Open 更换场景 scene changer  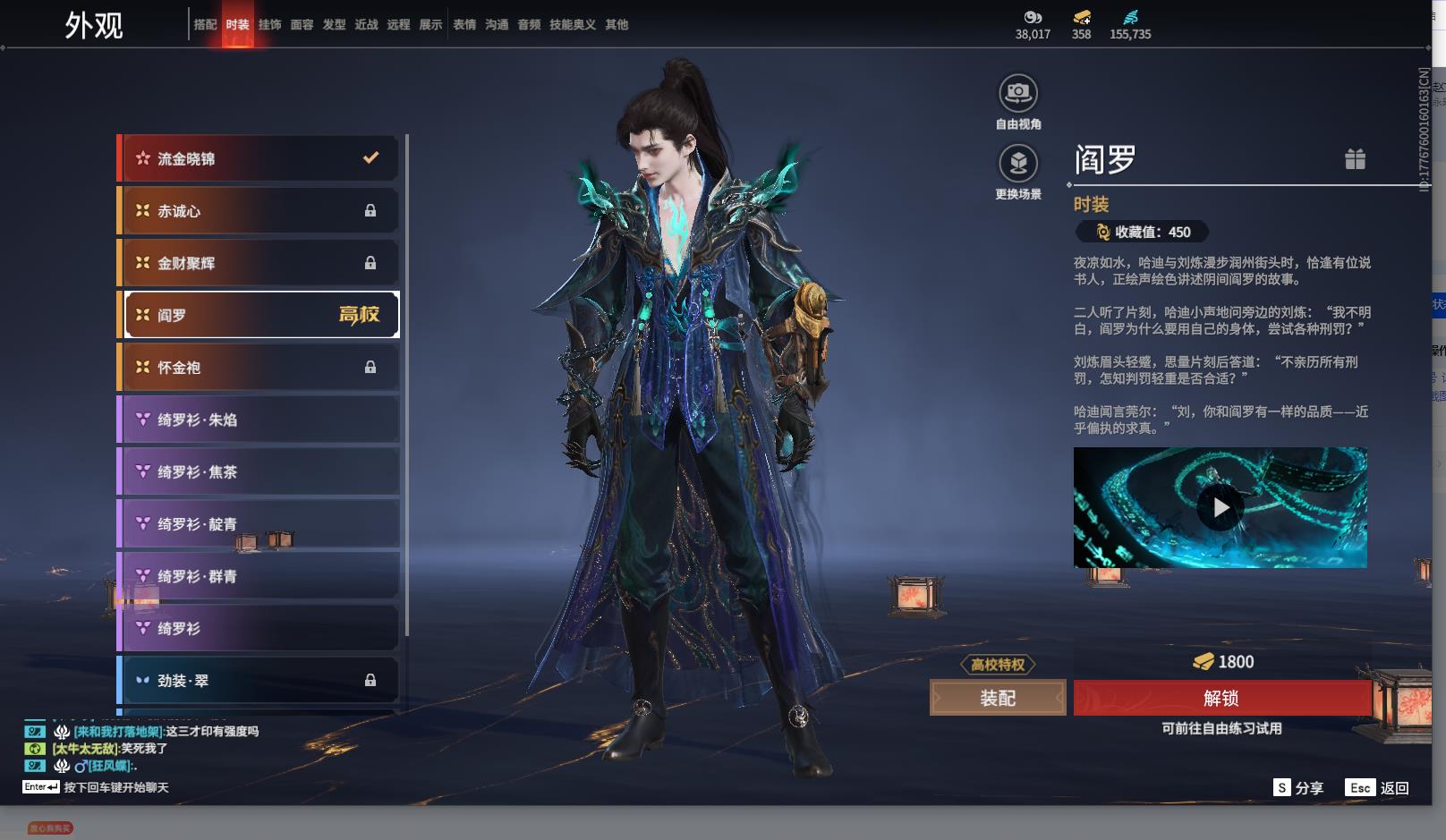coord(1018,164)
